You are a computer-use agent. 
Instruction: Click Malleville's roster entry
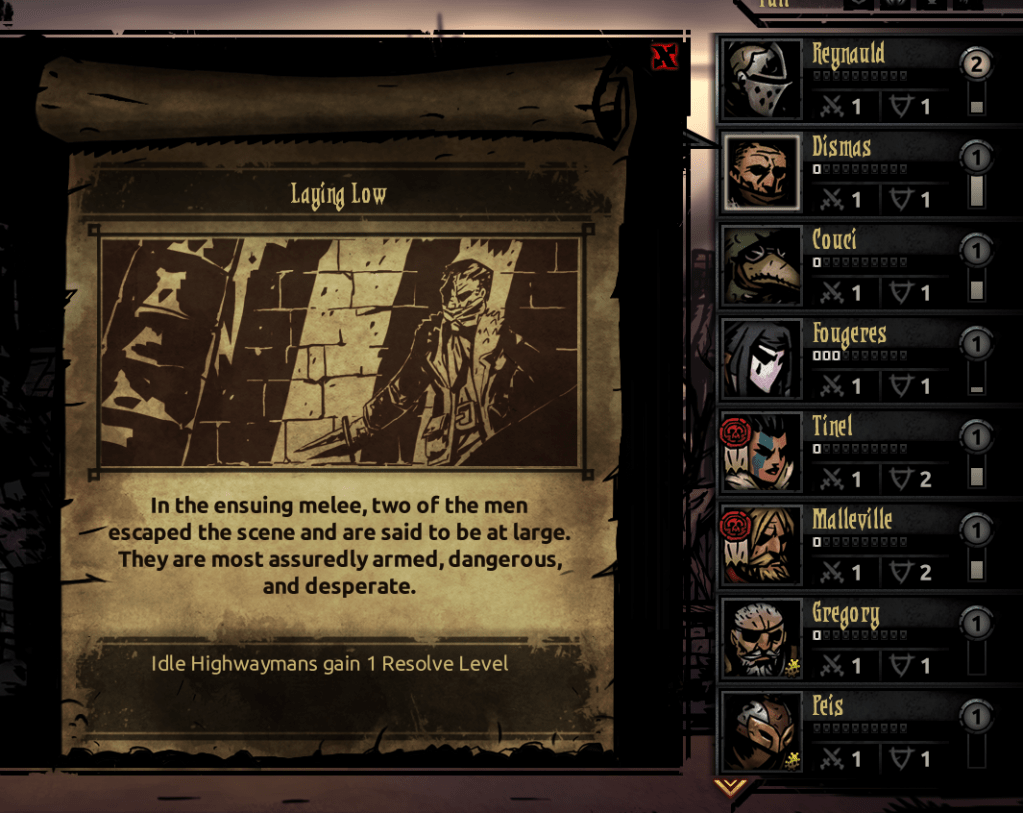click(x=849, y=545)
